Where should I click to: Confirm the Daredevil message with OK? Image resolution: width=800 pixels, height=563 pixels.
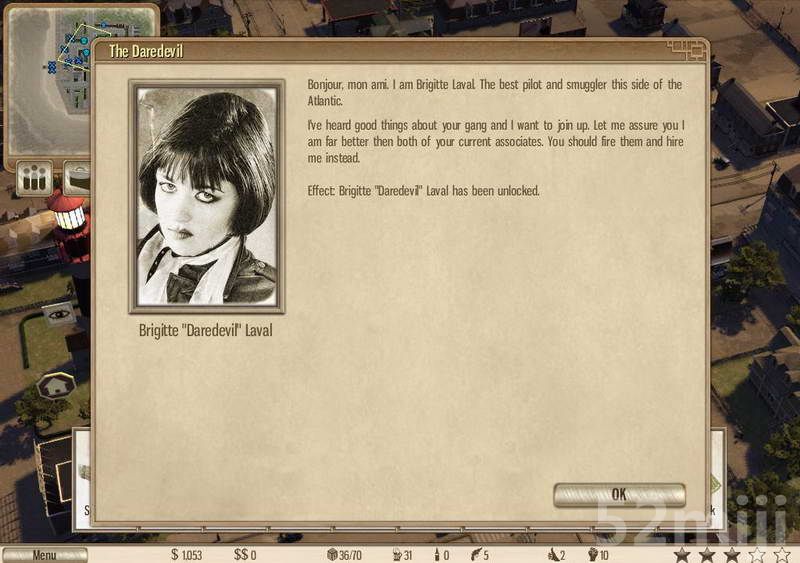(x=619, y=494)
